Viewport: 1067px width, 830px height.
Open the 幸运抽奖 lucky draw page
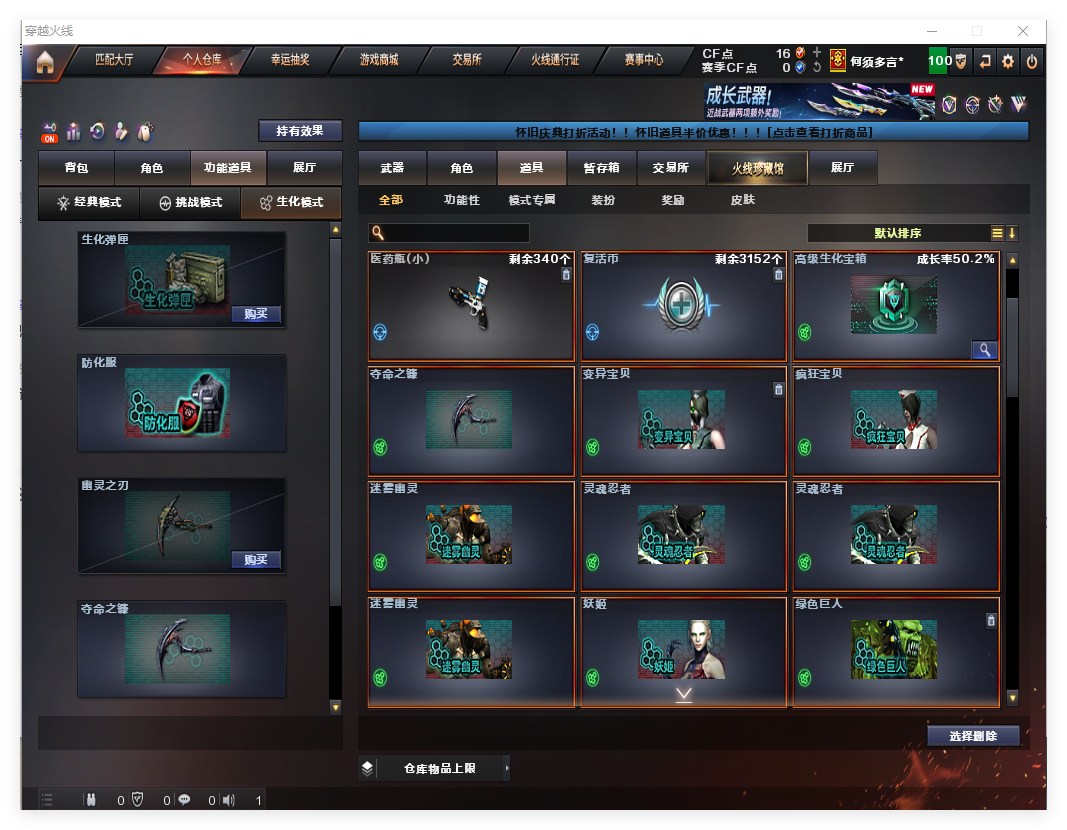[290, 60]
